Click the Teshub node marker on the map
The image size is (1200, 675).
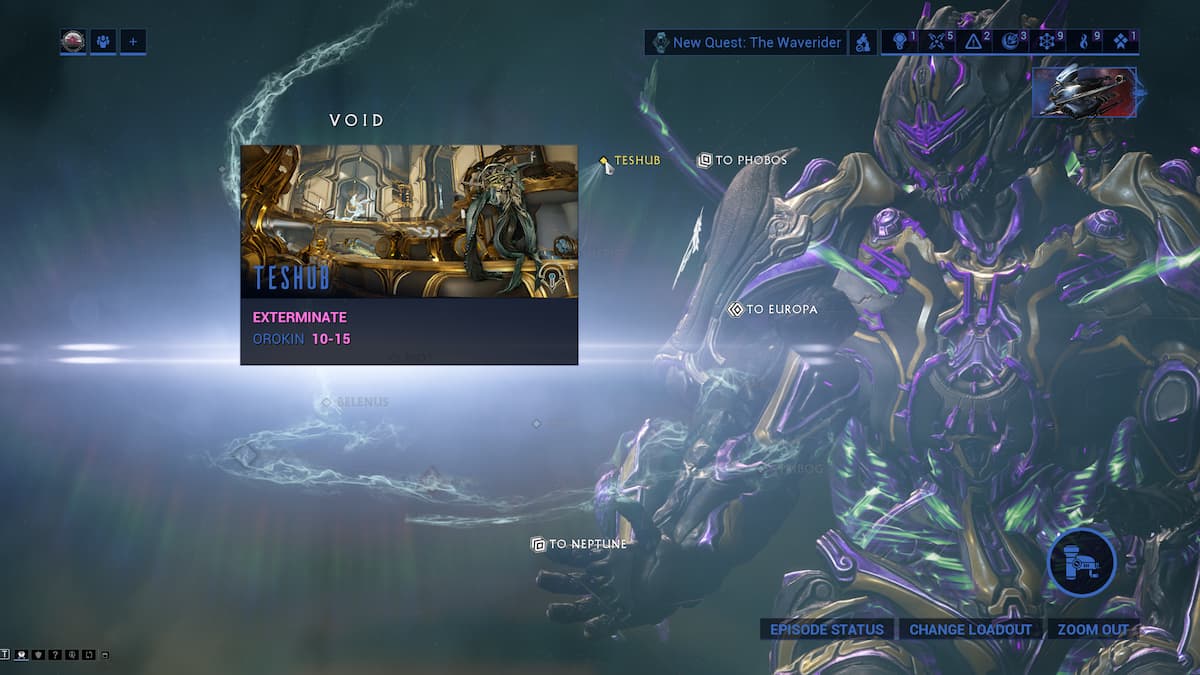[x=604, y=161]
